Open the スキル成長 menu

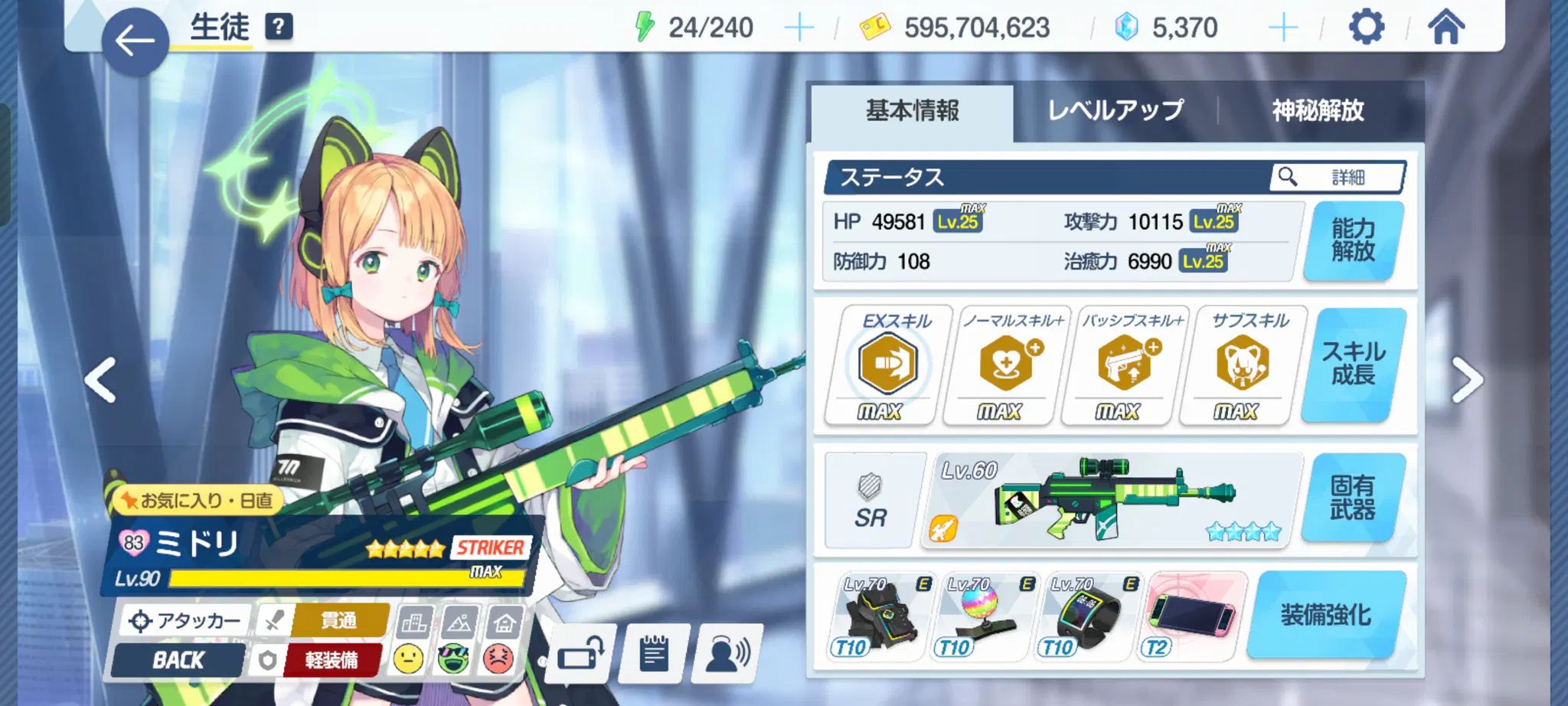point(1353,364)
